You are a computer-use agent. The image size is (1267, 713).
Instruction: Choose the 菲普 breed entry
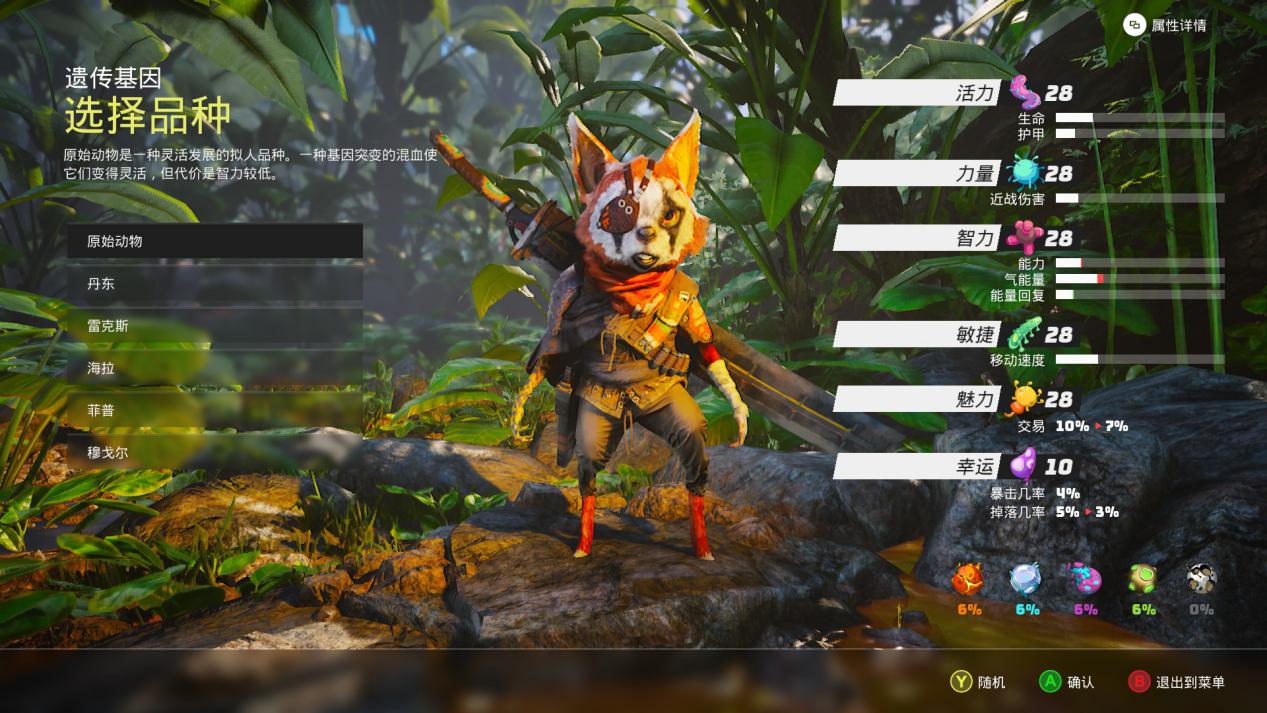coord(215,410)
